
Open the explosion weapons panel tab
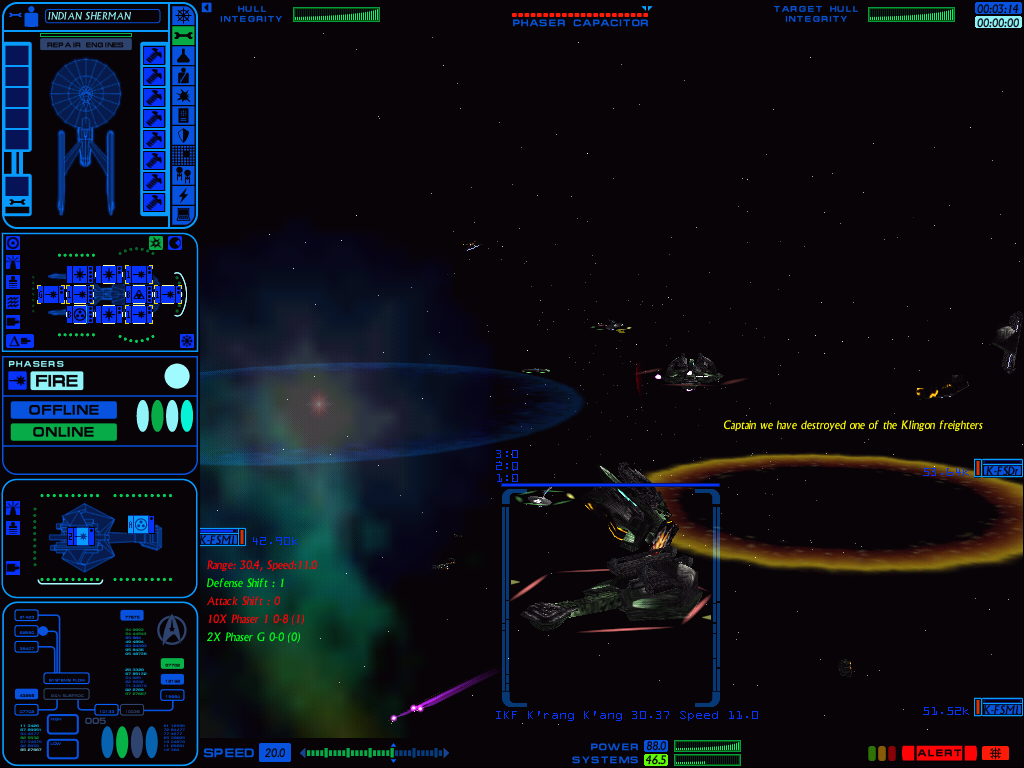(183, 96)
